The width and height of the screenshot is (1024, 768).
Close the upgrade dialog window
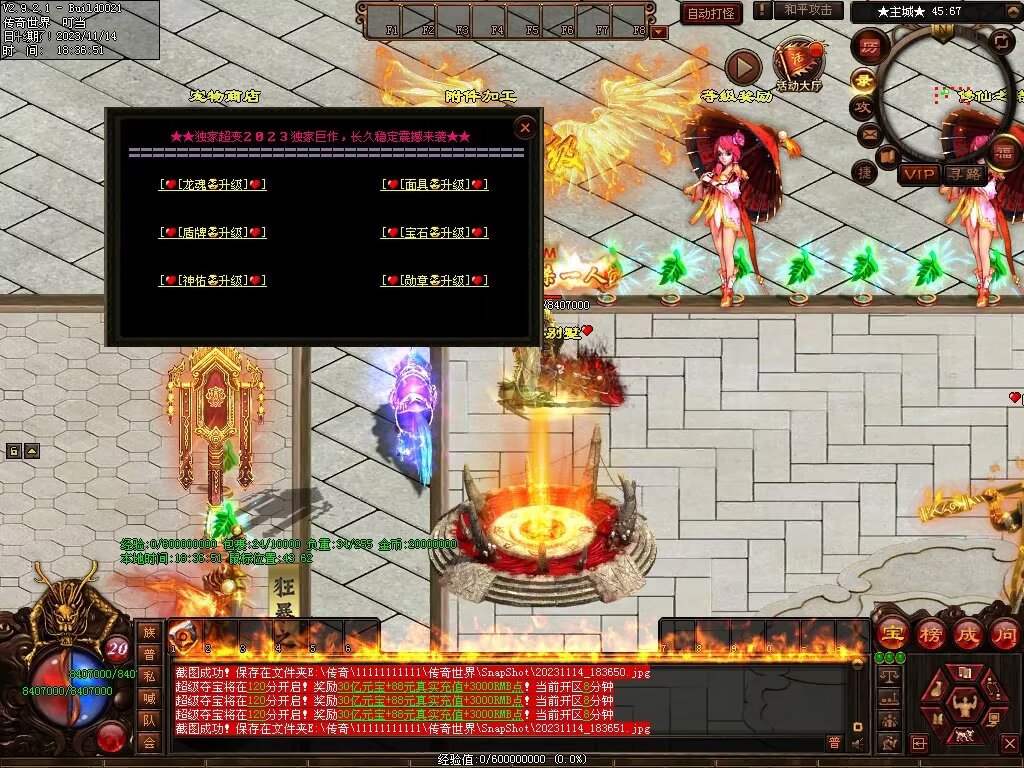(524, 127)
